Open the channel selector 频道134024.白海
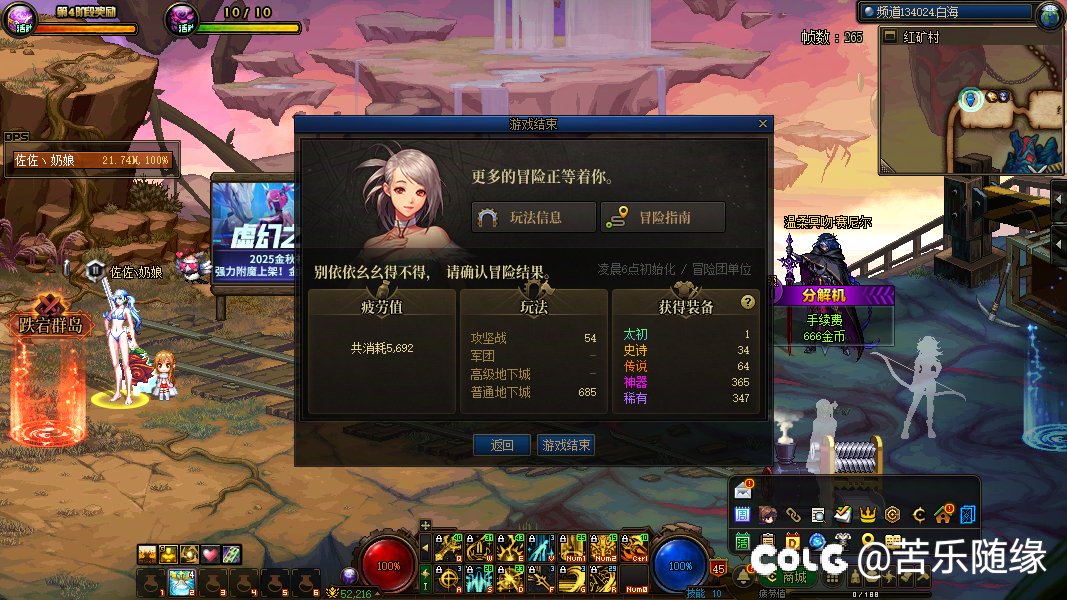Viewport: 1067px width, 600px height. coord(944,13)
